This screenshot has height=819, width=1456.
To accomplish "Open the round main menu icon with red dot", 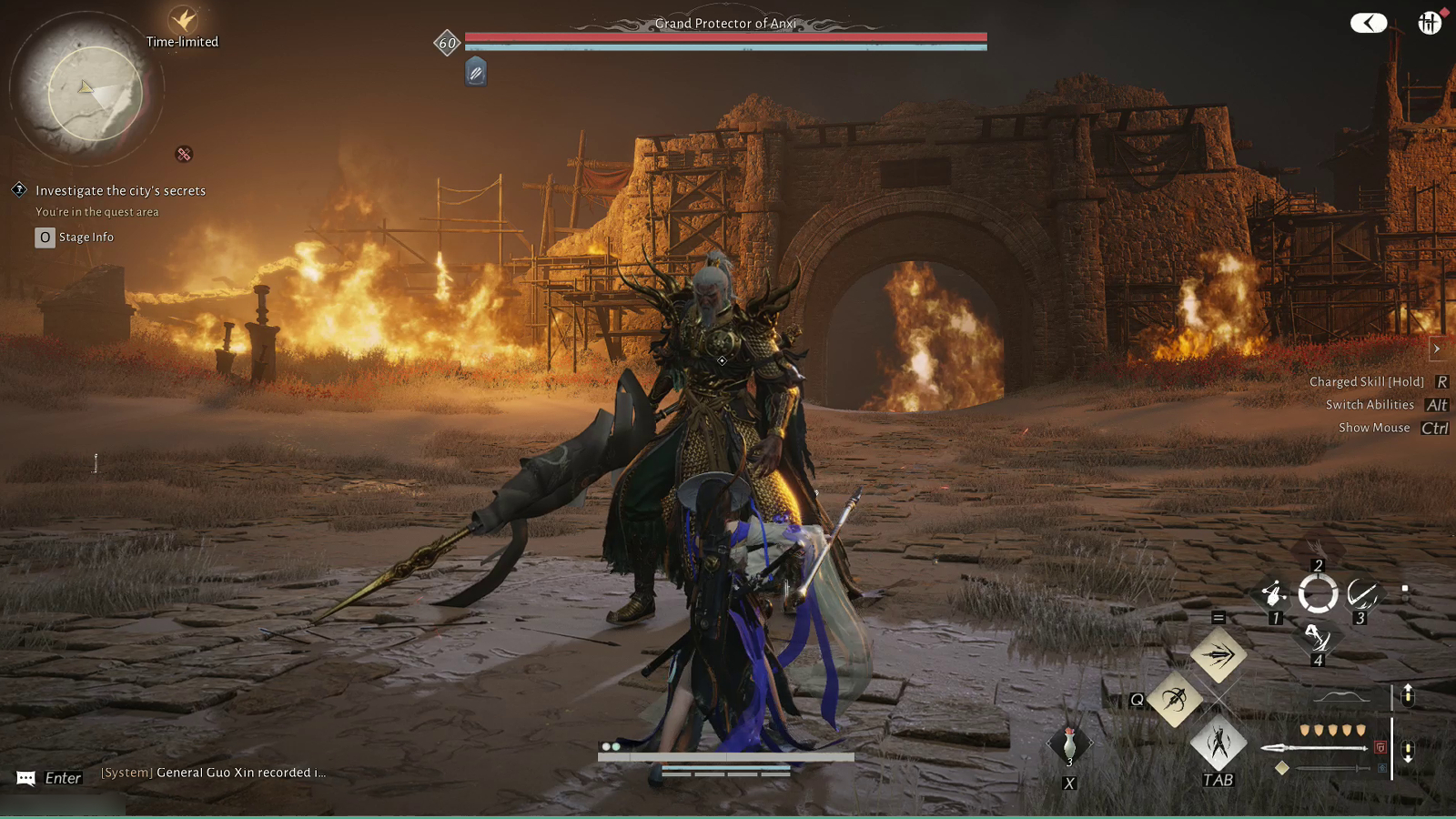I will point(1429,23).
